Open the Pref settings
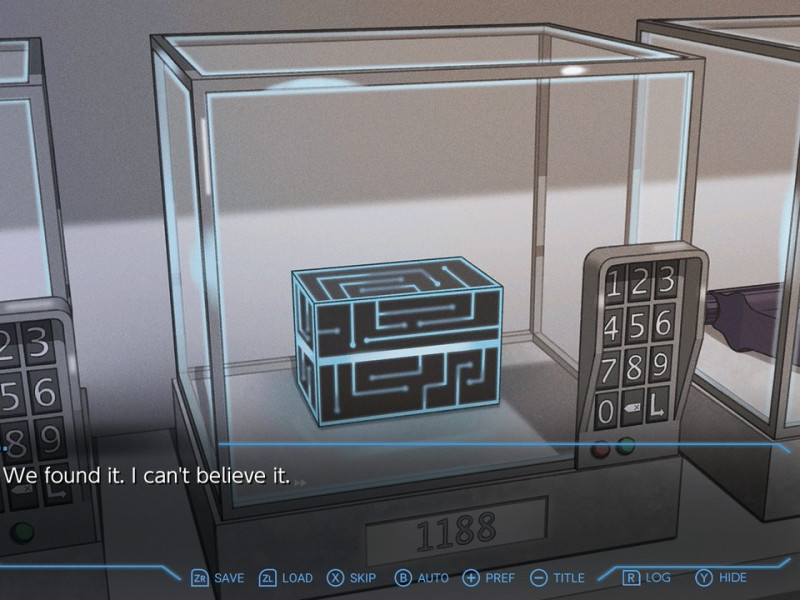This screenshot has height=600, width=800. [x=488, y=578]
